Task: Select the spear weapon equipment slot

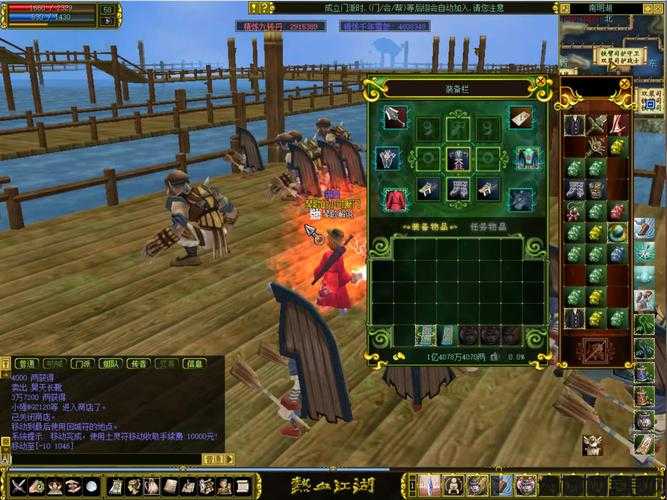Action: coord(396,117)
